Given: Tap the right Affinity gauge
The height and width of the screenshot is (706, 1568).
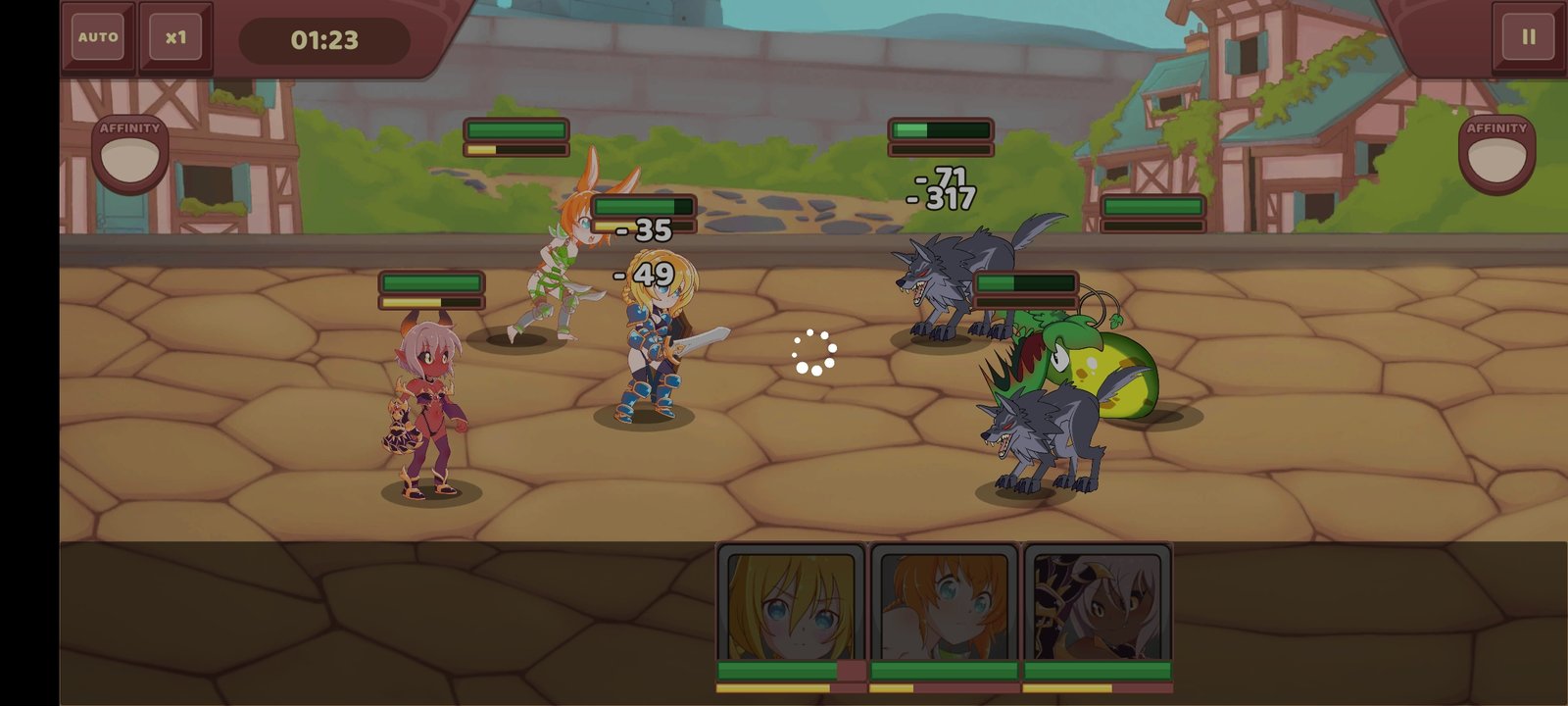Looking at the screenshot, I should (x=1496, y=155).
